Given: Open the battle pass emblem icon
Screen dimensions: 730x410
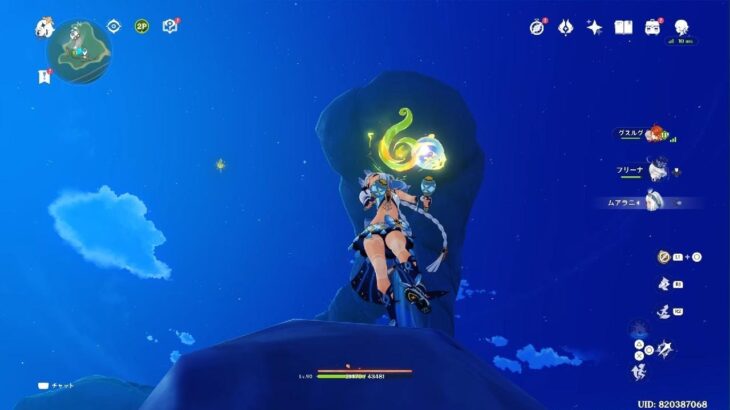Looking at the screenshot, I should coord(565,27).
